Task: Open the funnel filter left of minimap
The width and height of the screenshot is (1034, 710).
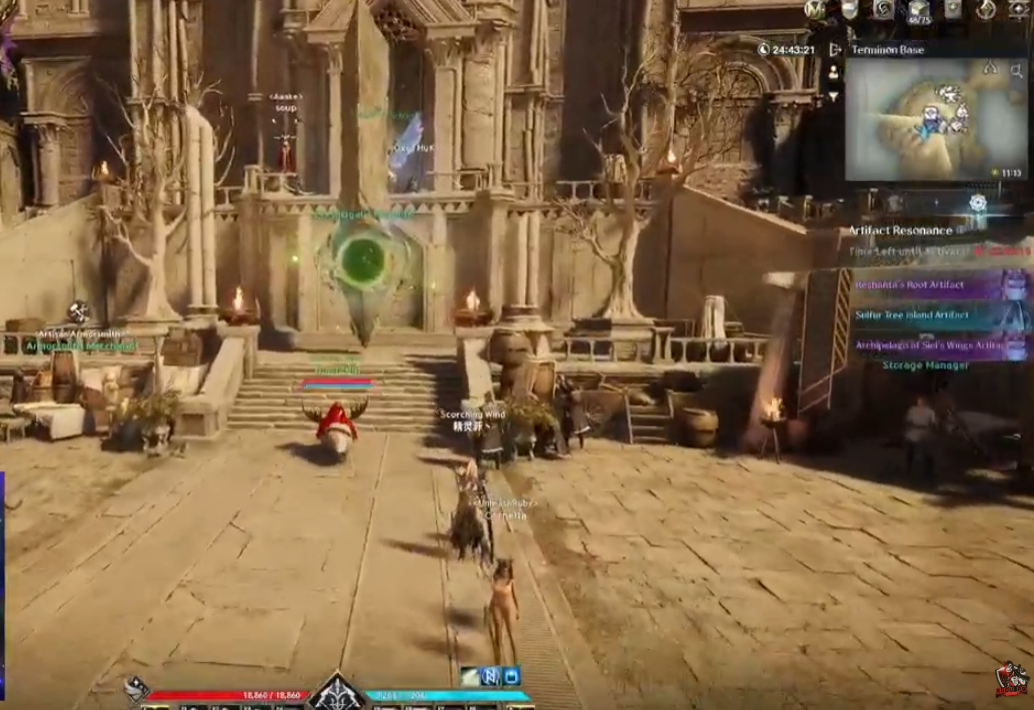Action: [x=832, y=96]
